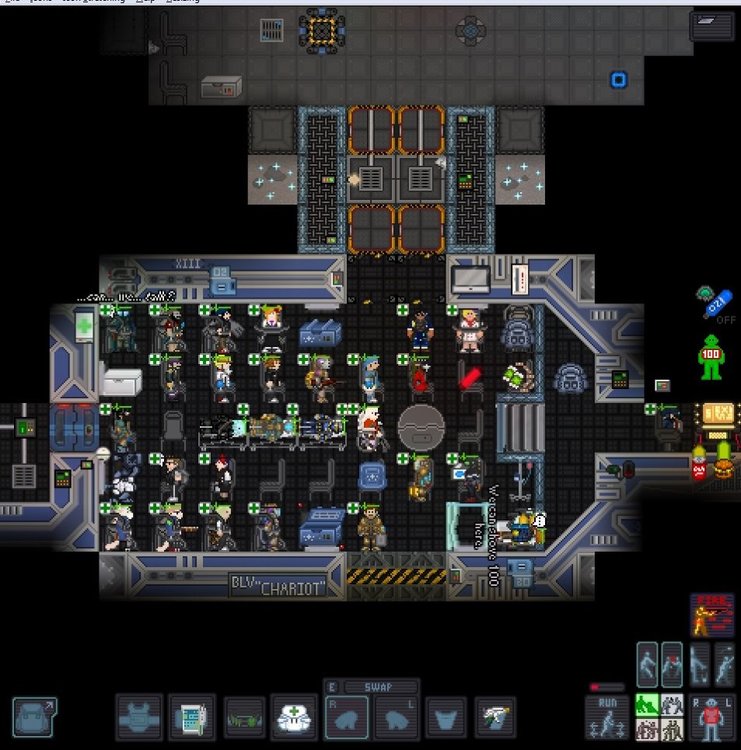The height and width of the screenshot is (750, 741).
Task: Select the armor vest equipment slot
Action: coord(139,717)
